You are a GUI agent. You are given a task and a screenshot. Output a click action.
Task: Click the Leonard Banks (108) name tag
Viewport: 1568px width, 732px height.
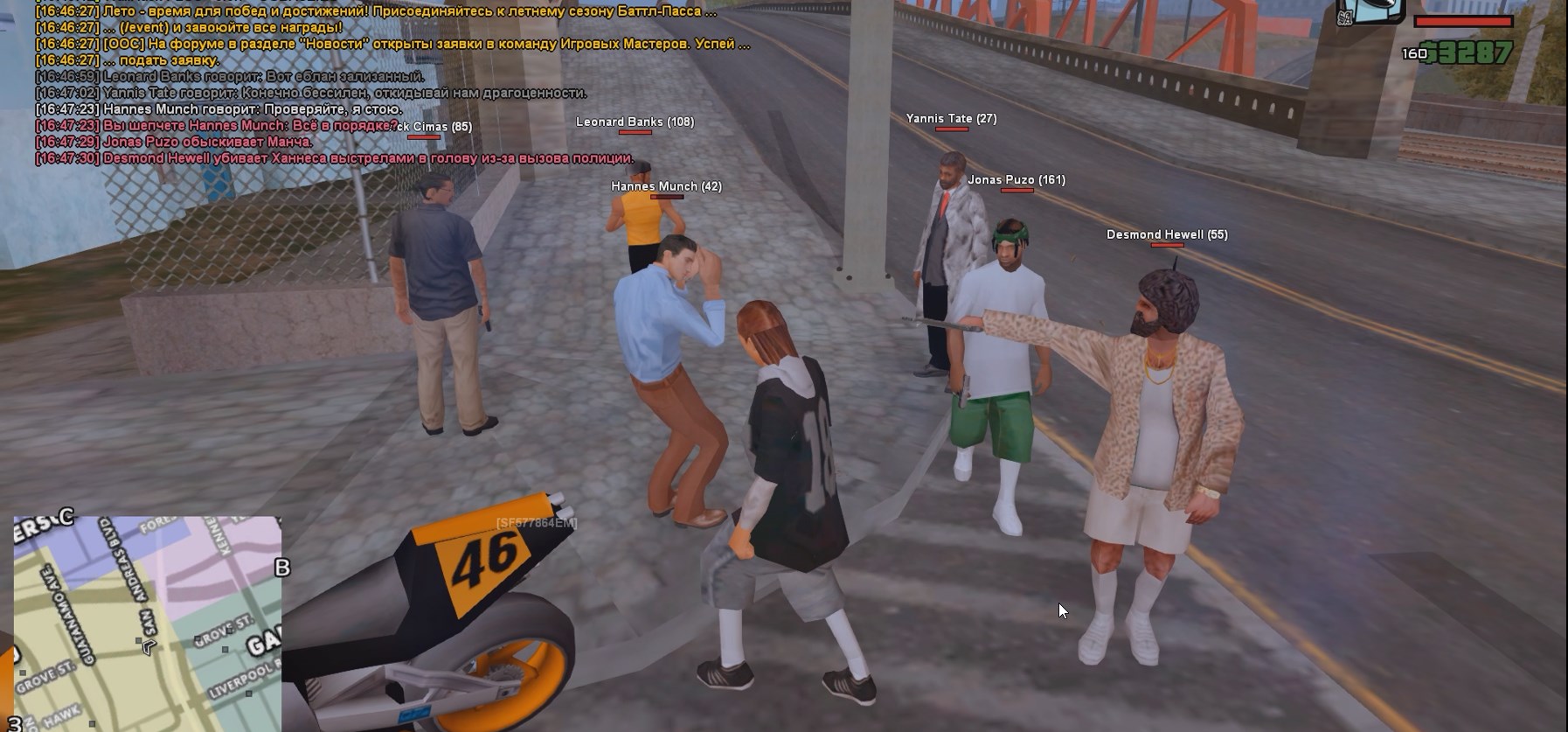pos(635,122)
